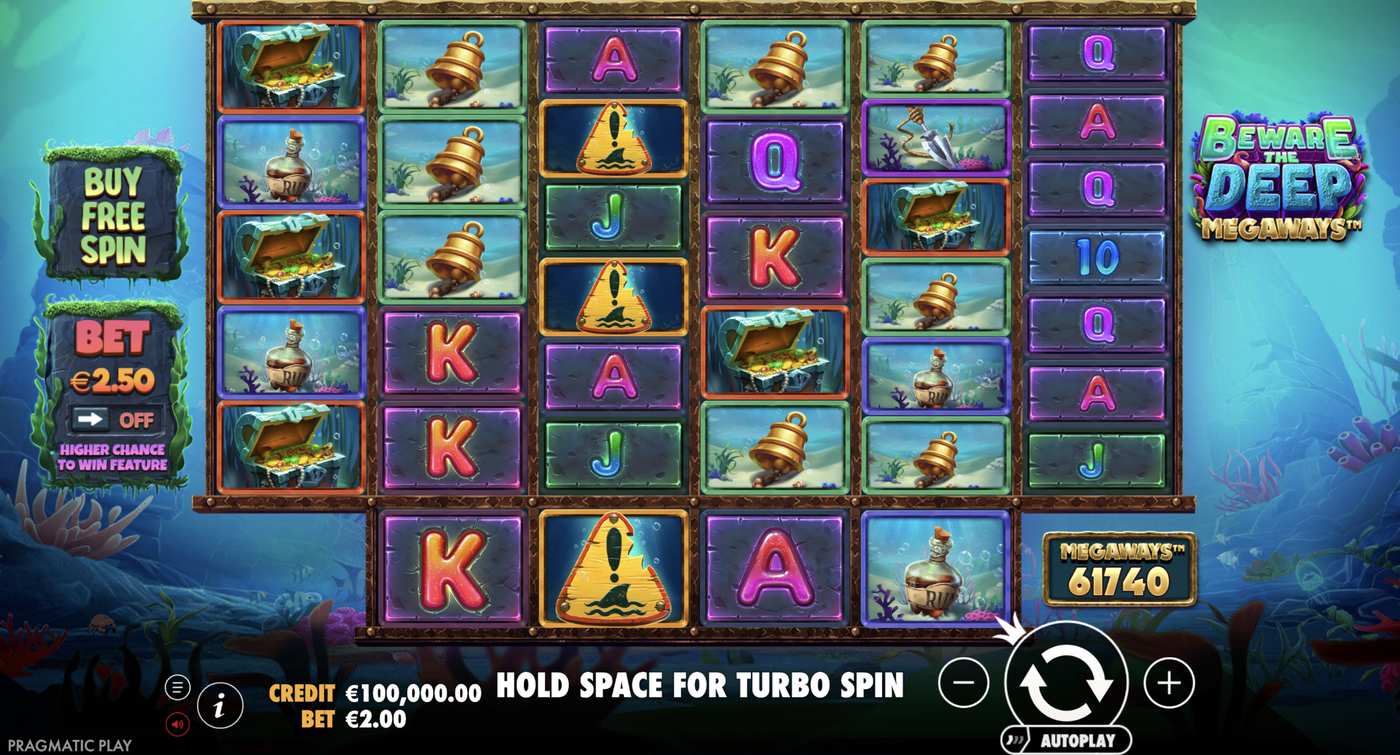1400x755 pixels.
Task: Open the system menu bar lines icon
Action: pyautogui.click(x=180, y=685)
